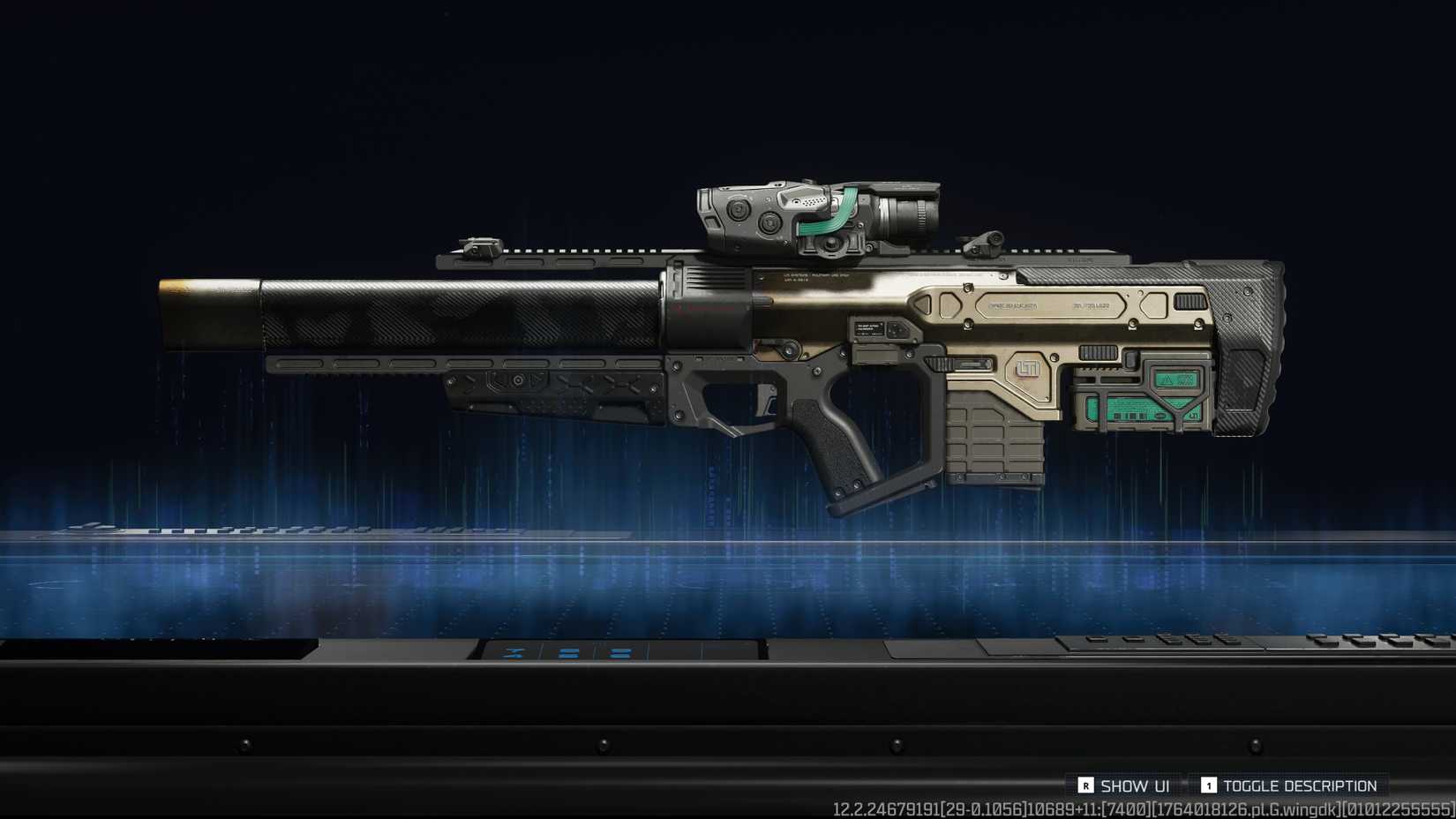
Task: Select the rifle scope attachment
Action: [891, 212]
